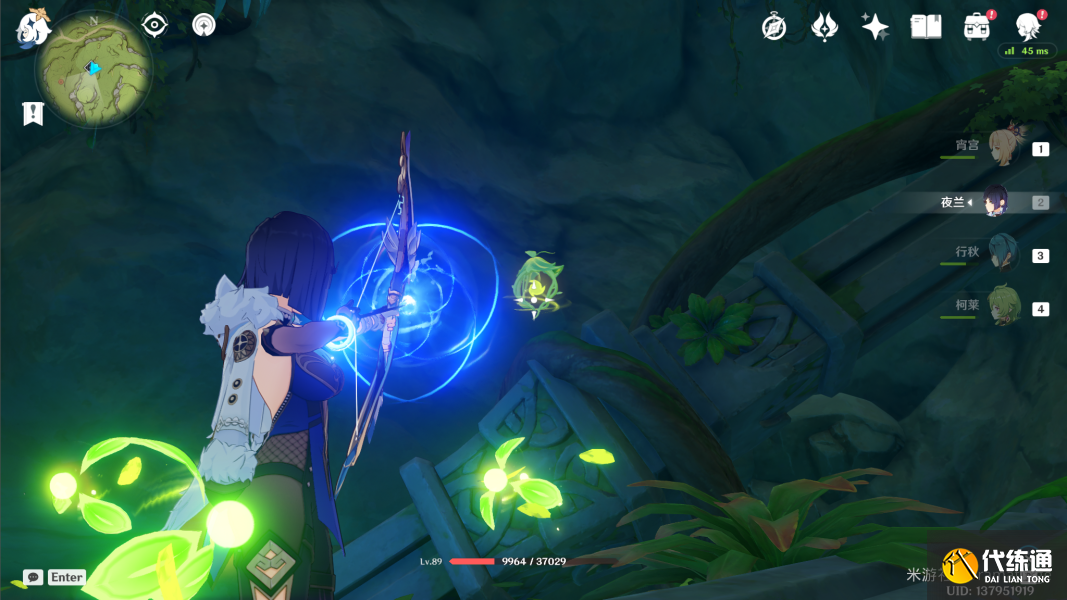Open the Wish sparkle star icon
The image size is (1067, 600).
tap(875, 27)
